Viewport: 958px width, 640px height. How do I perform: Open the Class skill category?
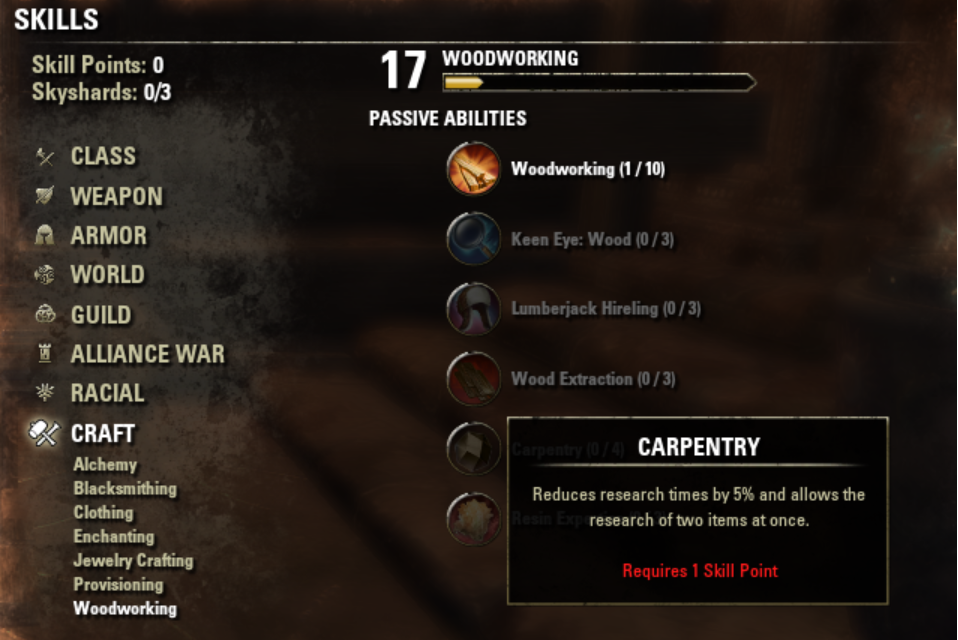coord(102,156)
